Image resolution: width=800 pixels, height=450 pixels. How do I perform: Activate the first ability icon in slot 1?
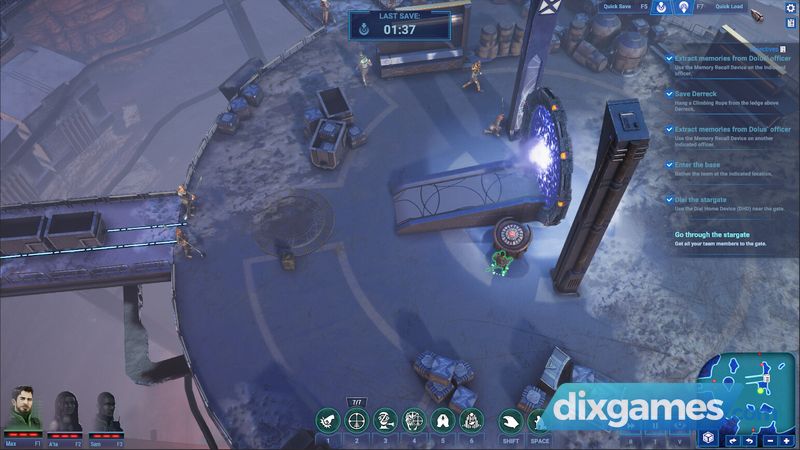pyautogui.click(x=327, y=421)
